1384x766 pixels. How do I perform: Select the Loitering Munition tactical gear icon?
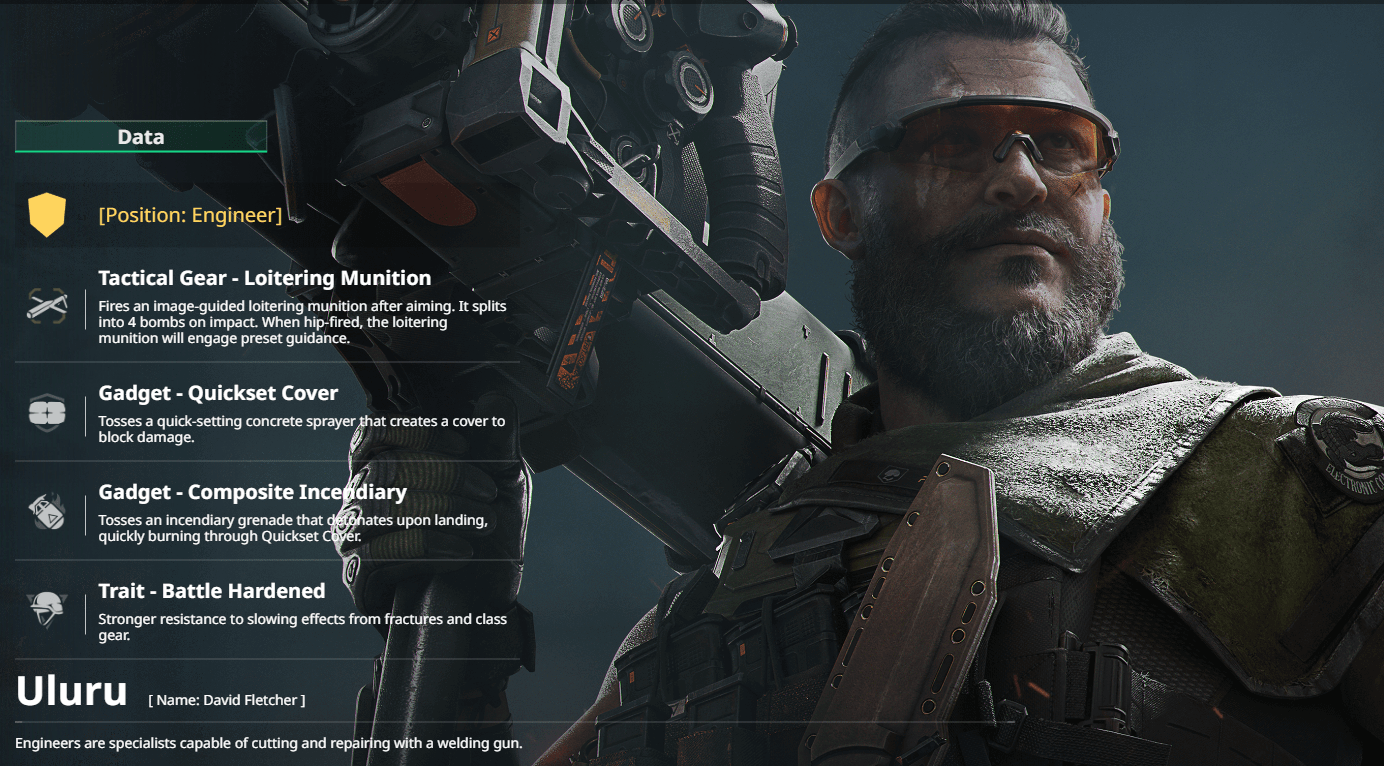coord(47,306)
